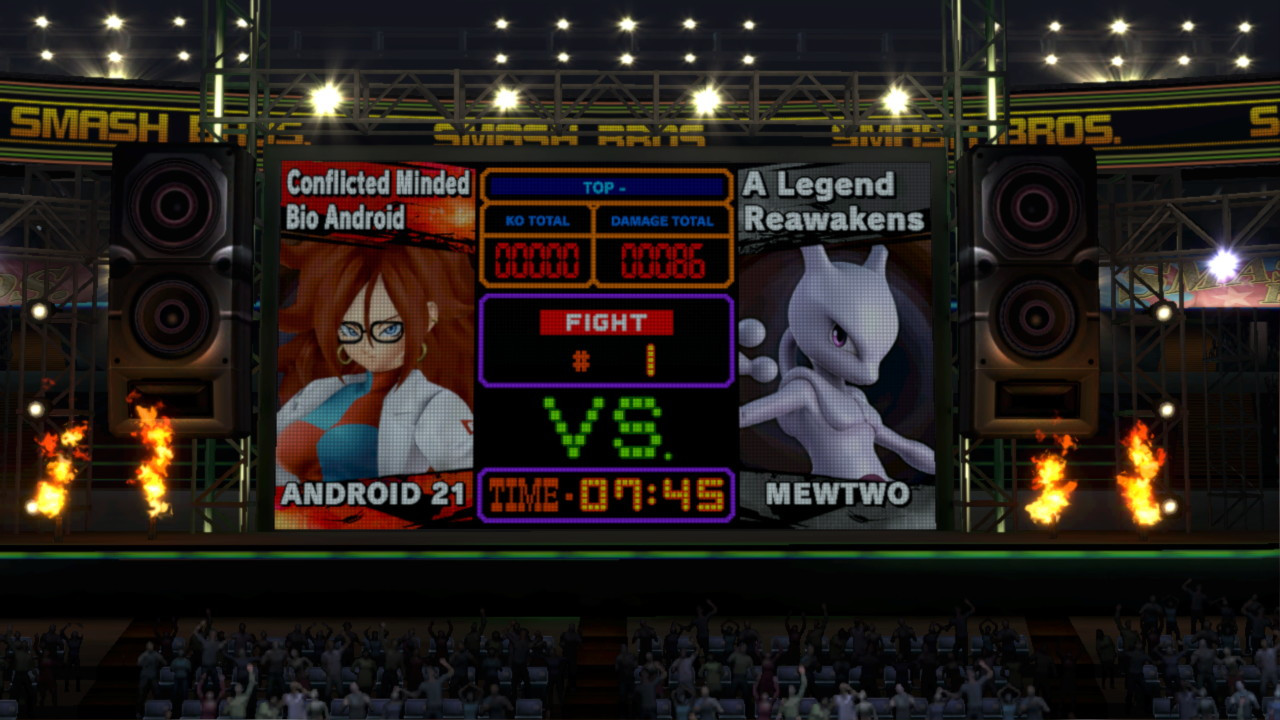Image resolution: width=1280 pixels, height=720 pixels.
Task: Toggle the FIGHT indicator panel
Action: click(605, 323)
